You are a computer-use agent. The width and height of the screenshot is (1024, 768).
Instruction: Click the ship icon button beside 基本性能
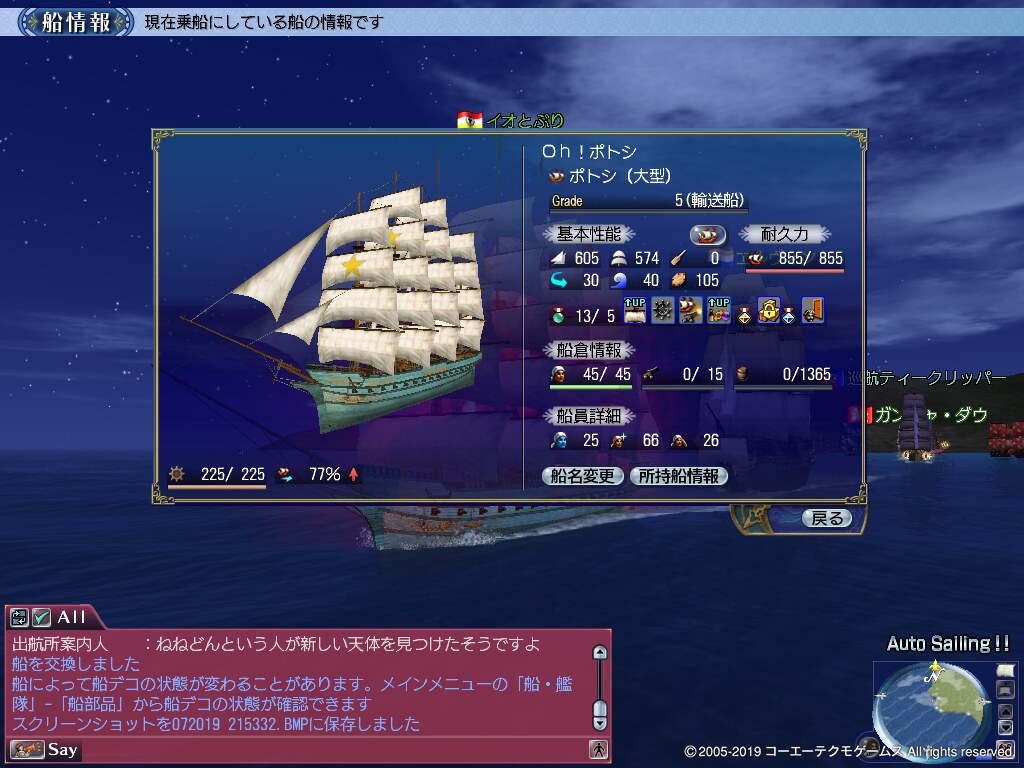point(708,234)
